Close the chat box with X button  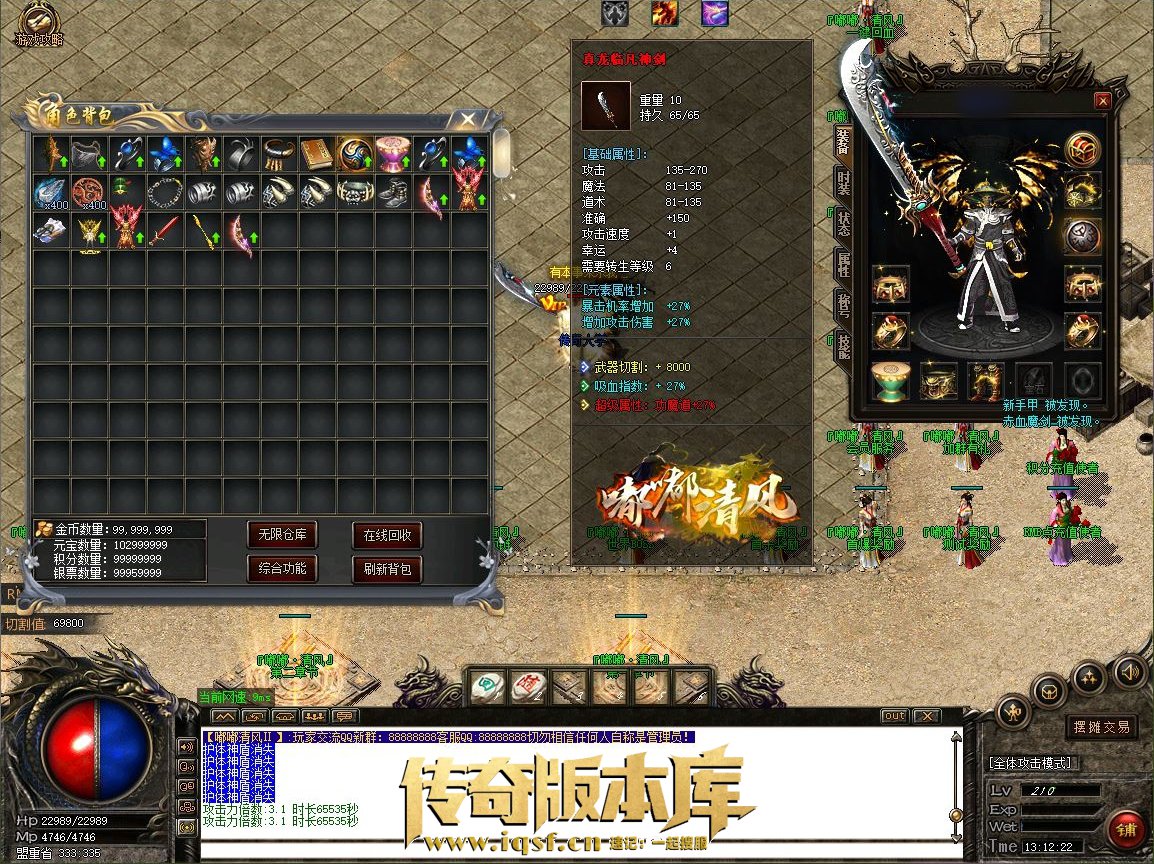click(x=926, y=716)
